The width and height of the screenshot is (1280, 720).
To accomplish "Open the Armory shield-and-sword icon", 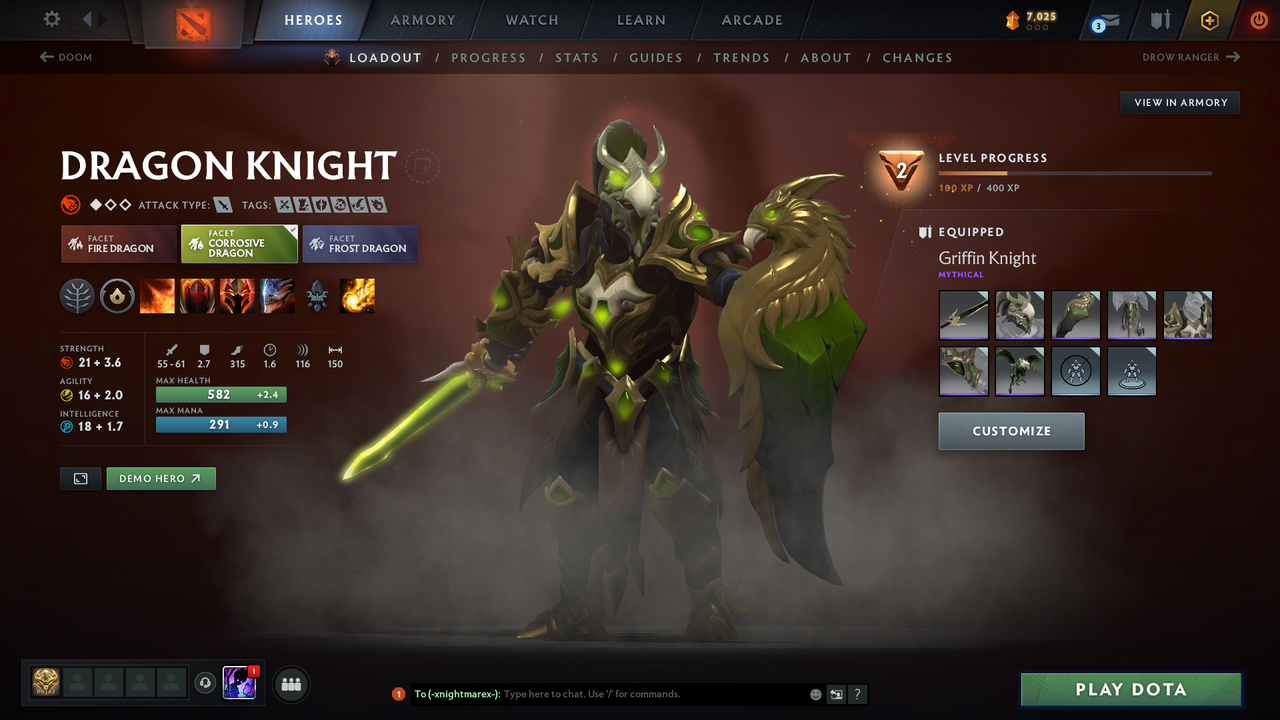I will point(1158,20).
